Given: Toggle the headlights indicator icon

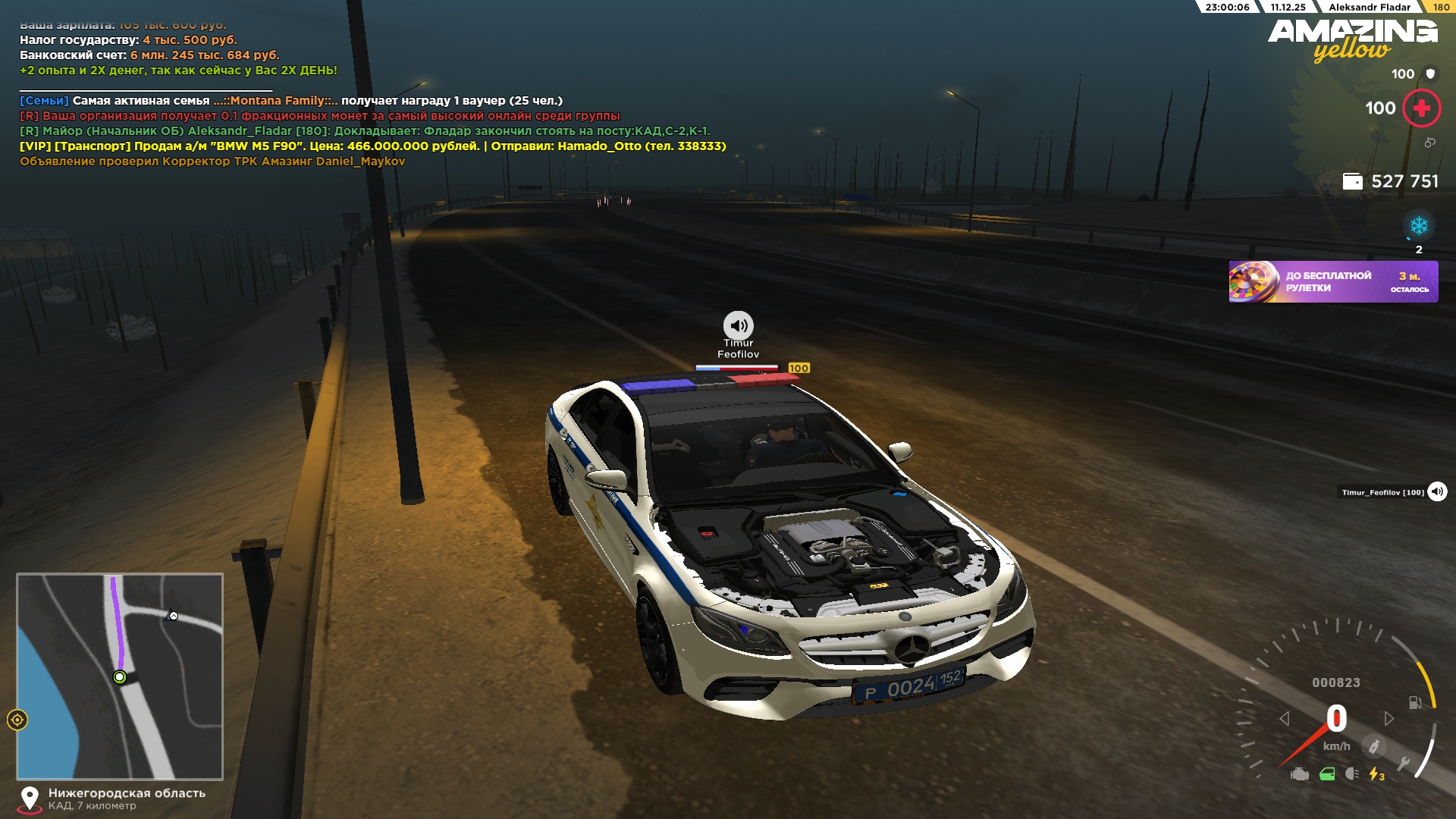Looking at the screenshot, I should [1351, 774].
